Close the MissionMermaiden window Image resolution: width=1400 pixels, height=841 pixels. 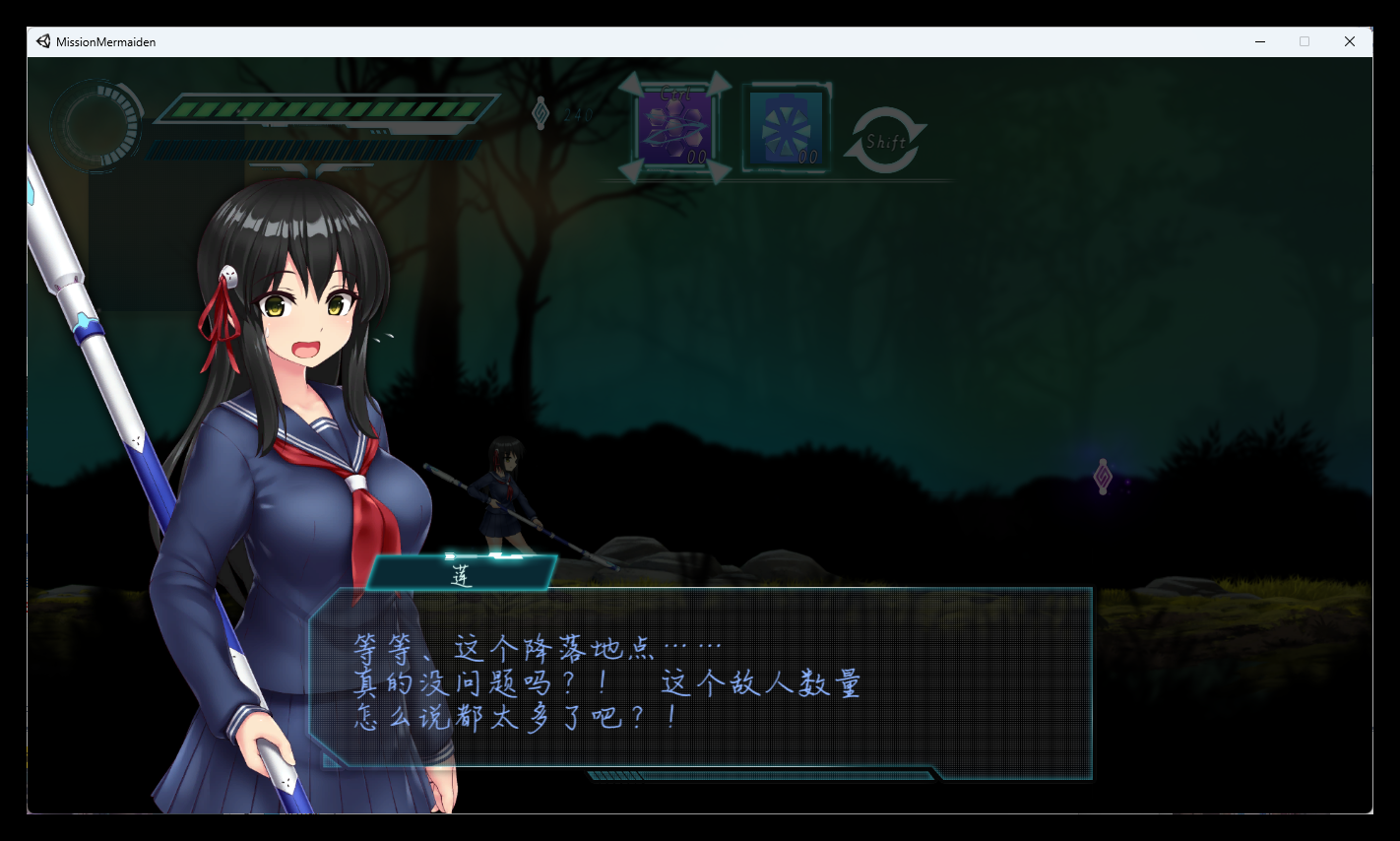(1350, 41)
